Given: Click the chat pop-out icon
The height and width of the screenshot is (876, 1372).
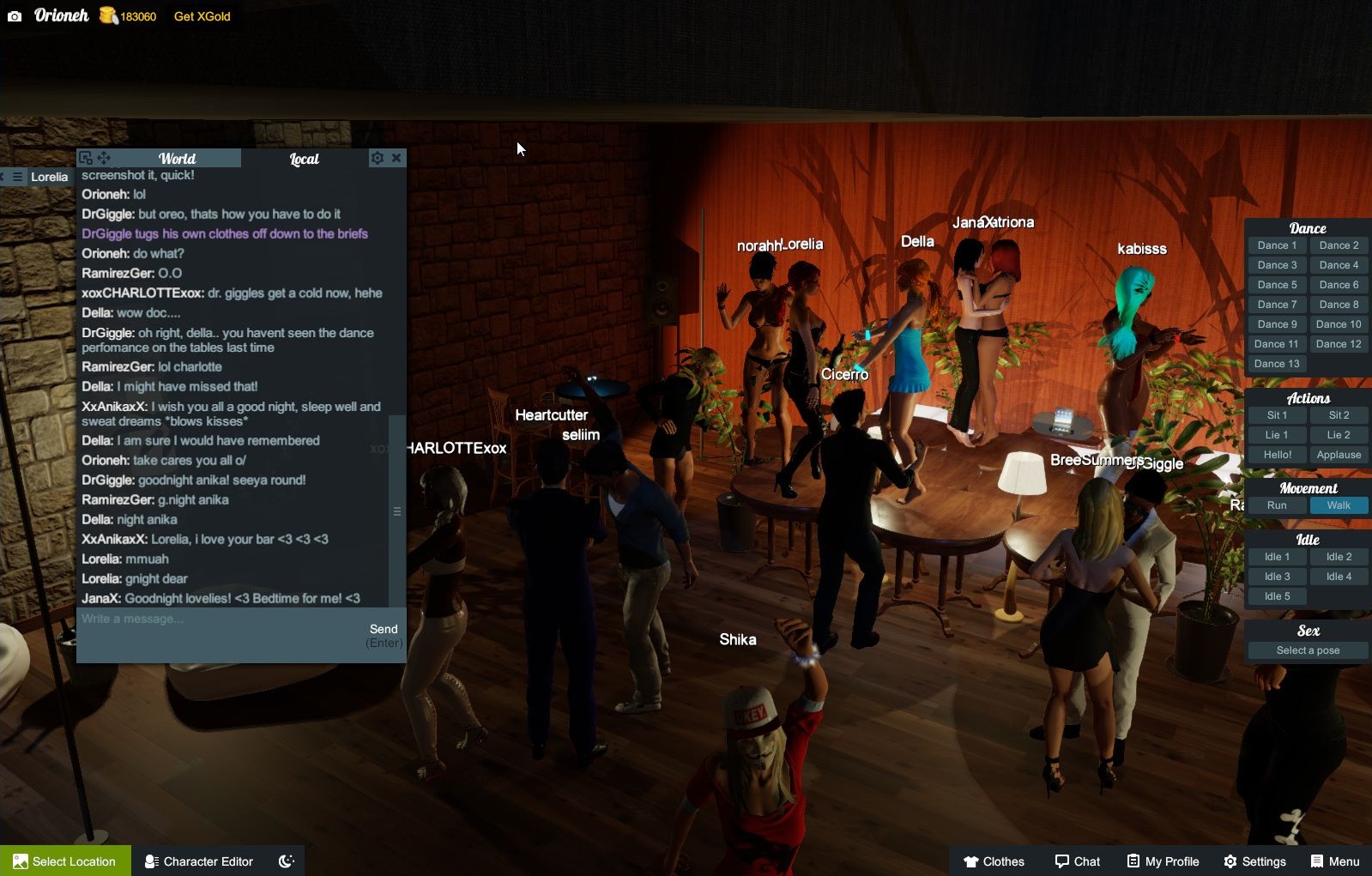Looking at the screenshot, I should [85, 158].
